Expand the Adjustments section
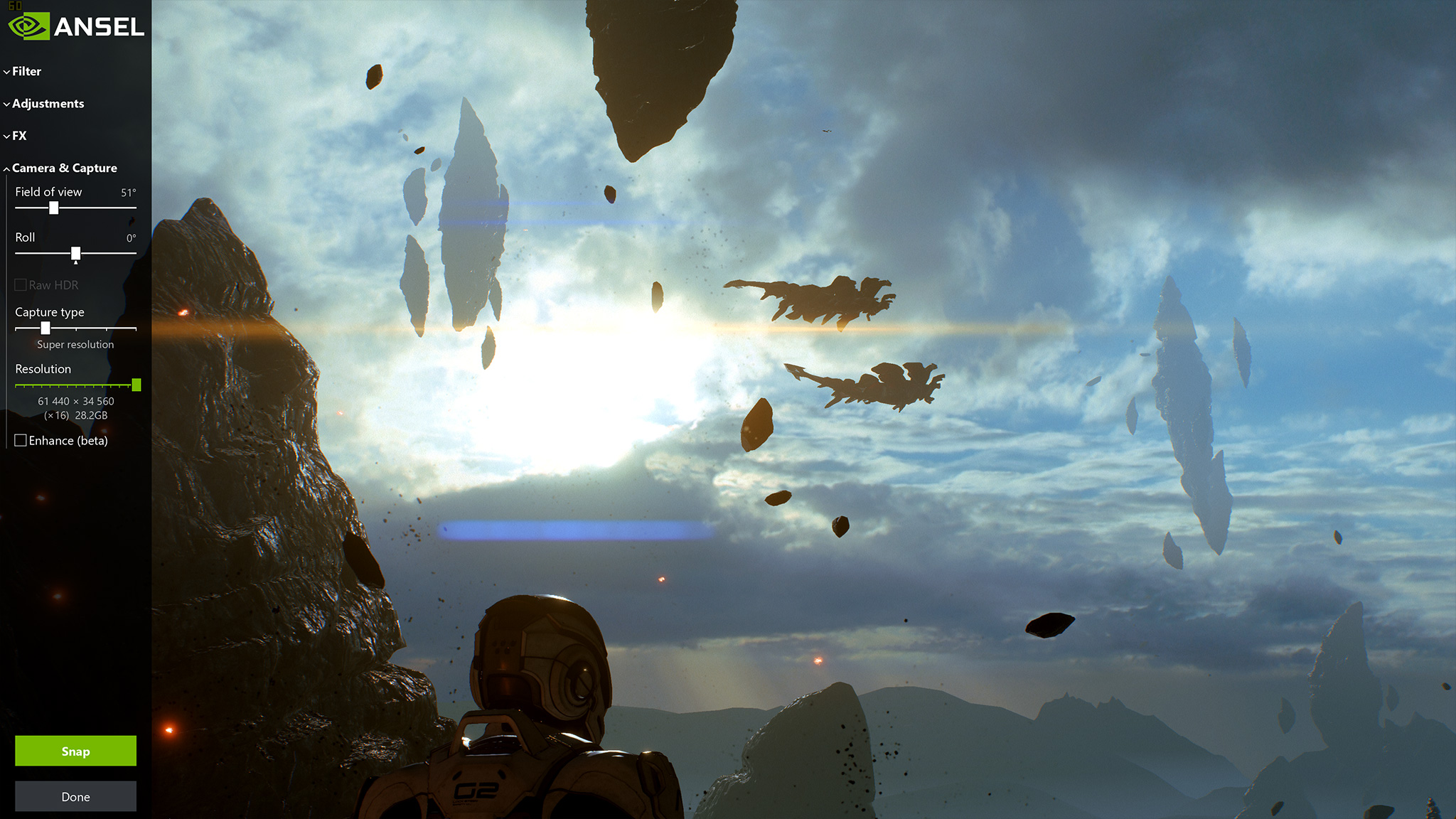1456x819 pixels. pos(47,104)
